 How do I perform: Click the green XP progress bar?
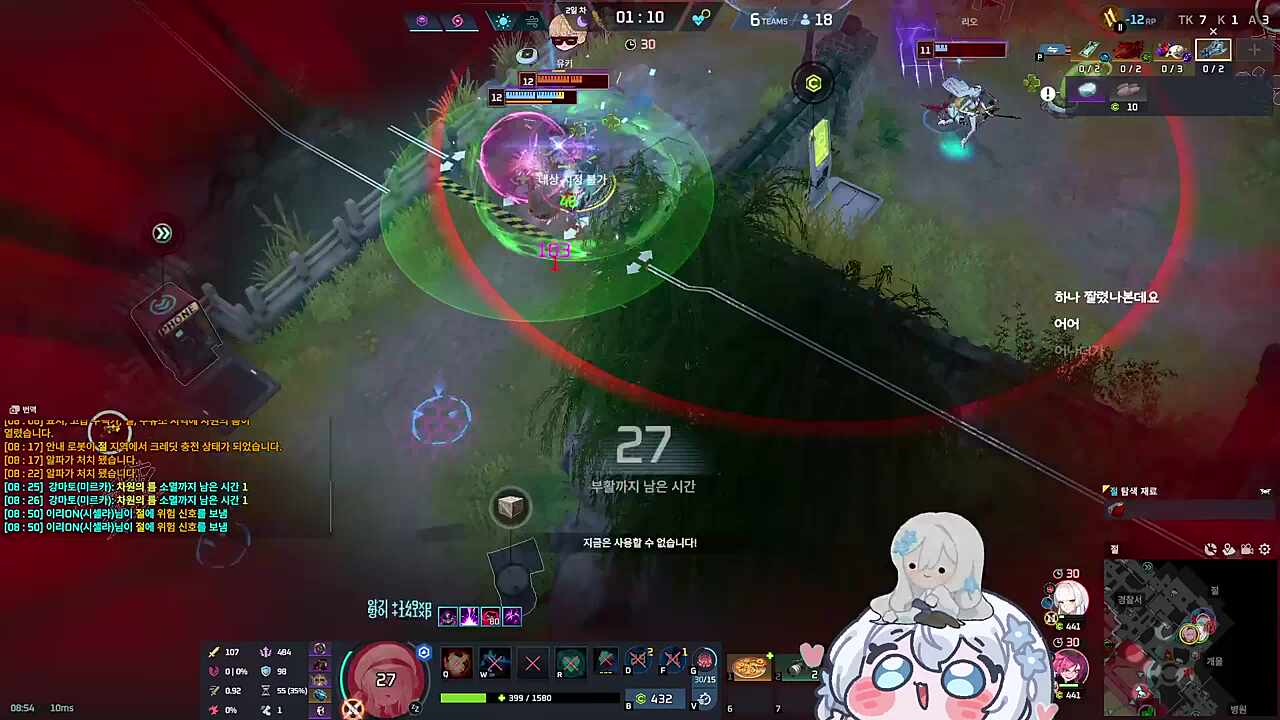(x=465, y=697)
